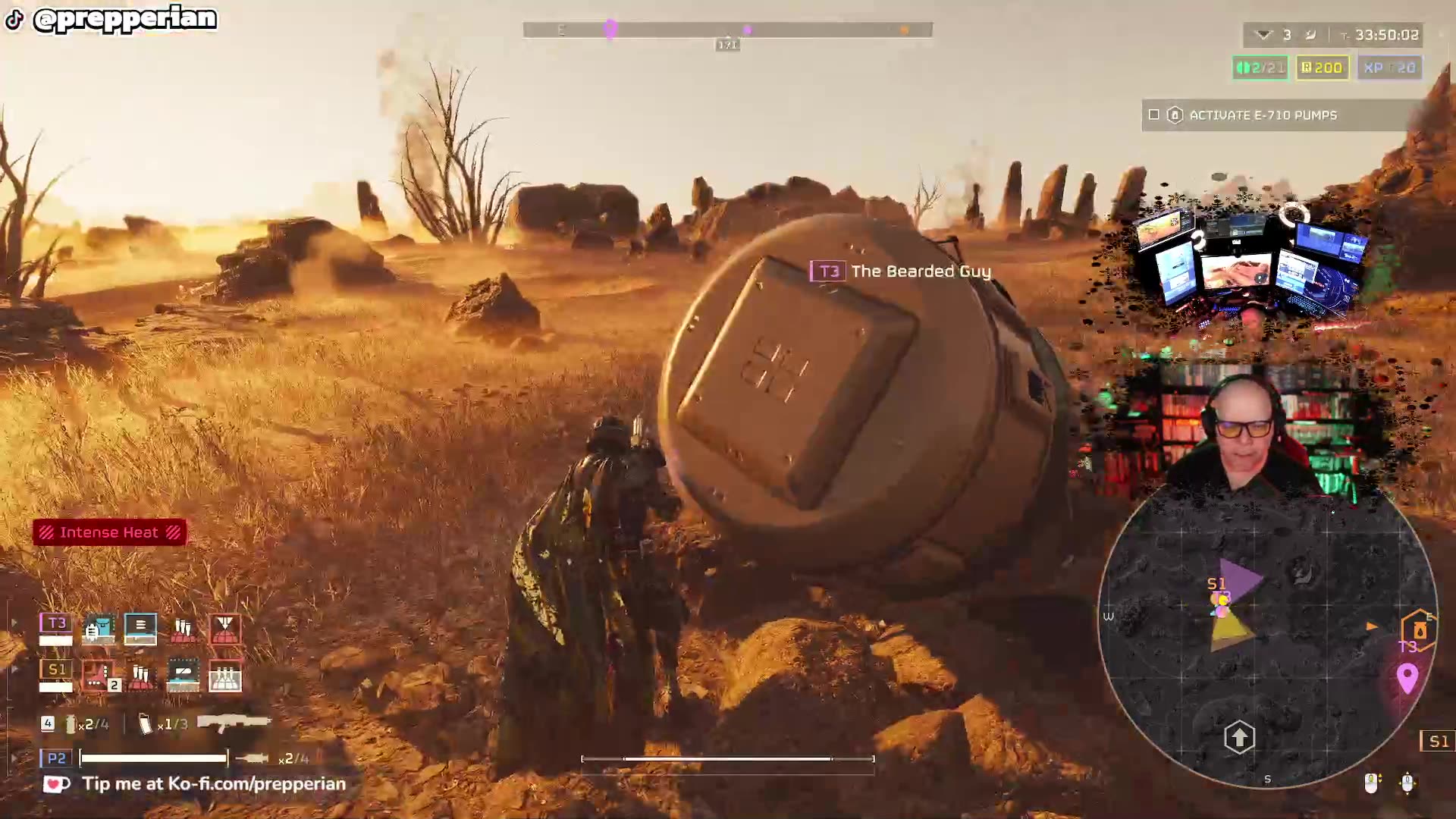This screenshot has width=1456, height=819.
Task: Click the mission progress bar at top
Action: pyautogui.click(x=726, y=30)
